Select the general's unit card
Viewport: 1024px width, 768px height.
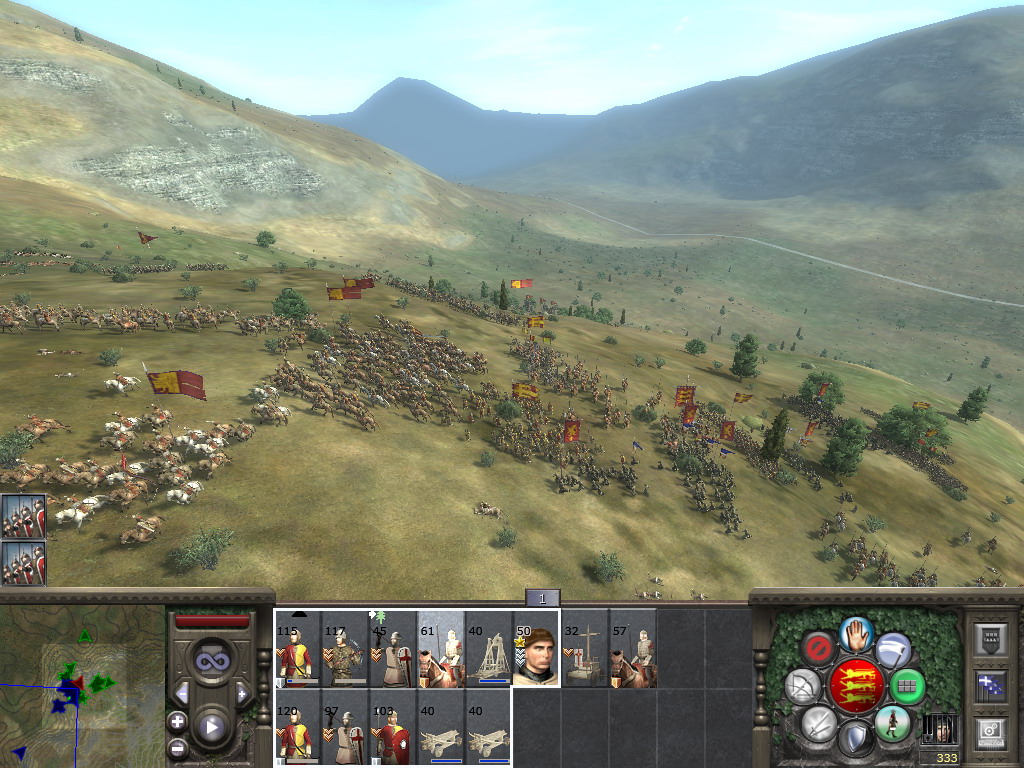(x=535, y=648)
